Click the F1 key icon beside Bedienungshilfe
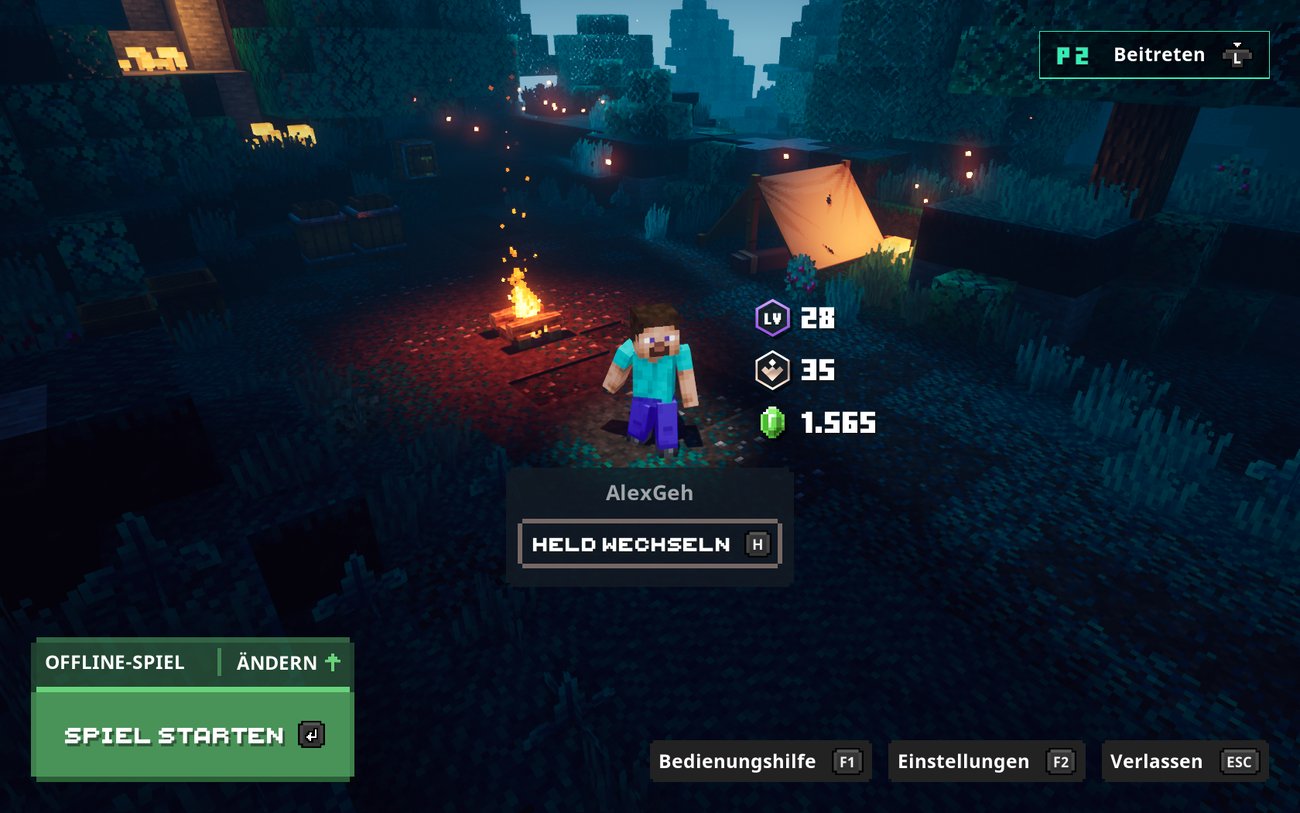 click(846, 761)
